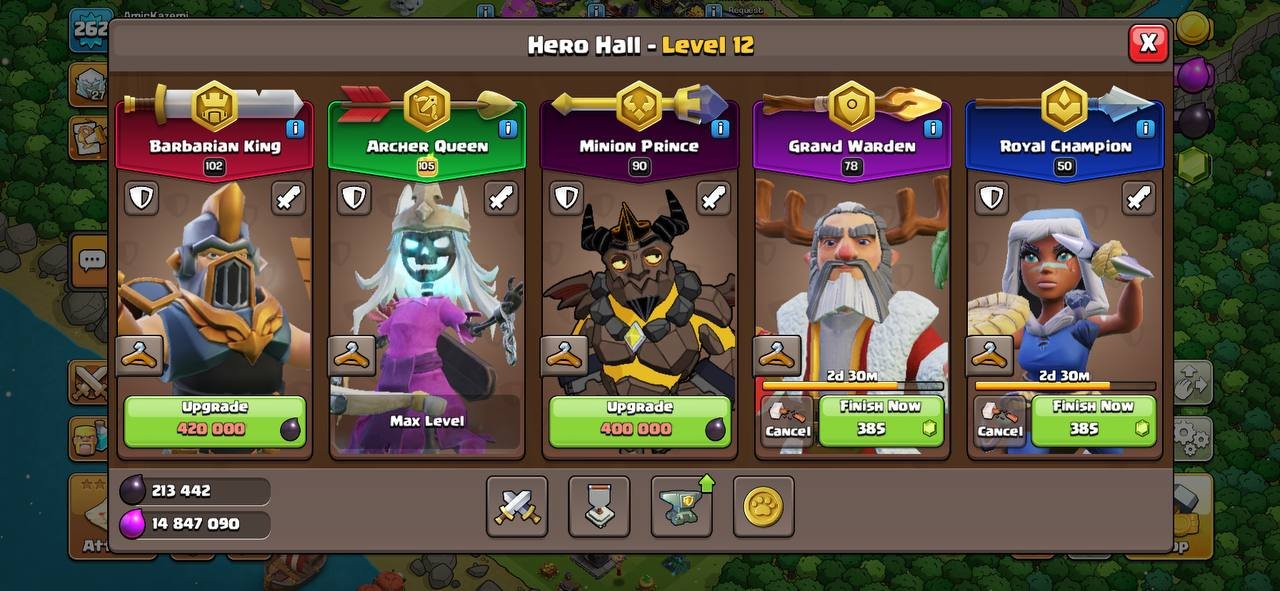Image resolution: width=1280 pixels, height=591 pixels.
Task: Cancel the Royal Champion upgrade
Action: tap(999, 421)
